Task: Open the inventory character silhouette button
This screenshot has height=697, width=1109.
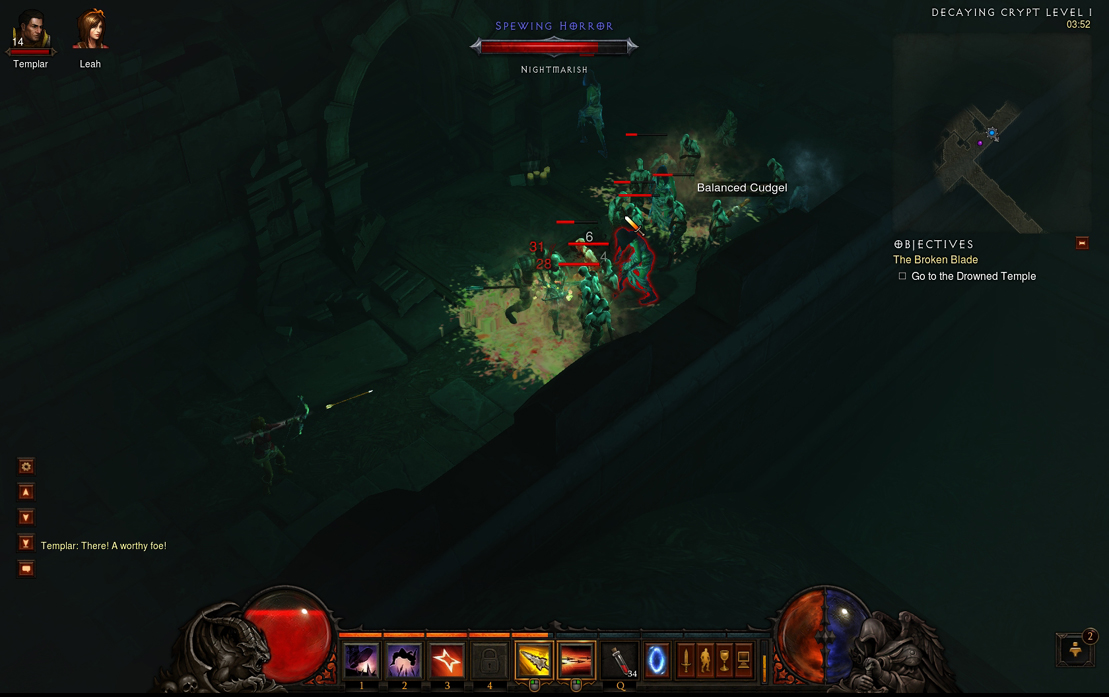Action: [x=705, y=661]
